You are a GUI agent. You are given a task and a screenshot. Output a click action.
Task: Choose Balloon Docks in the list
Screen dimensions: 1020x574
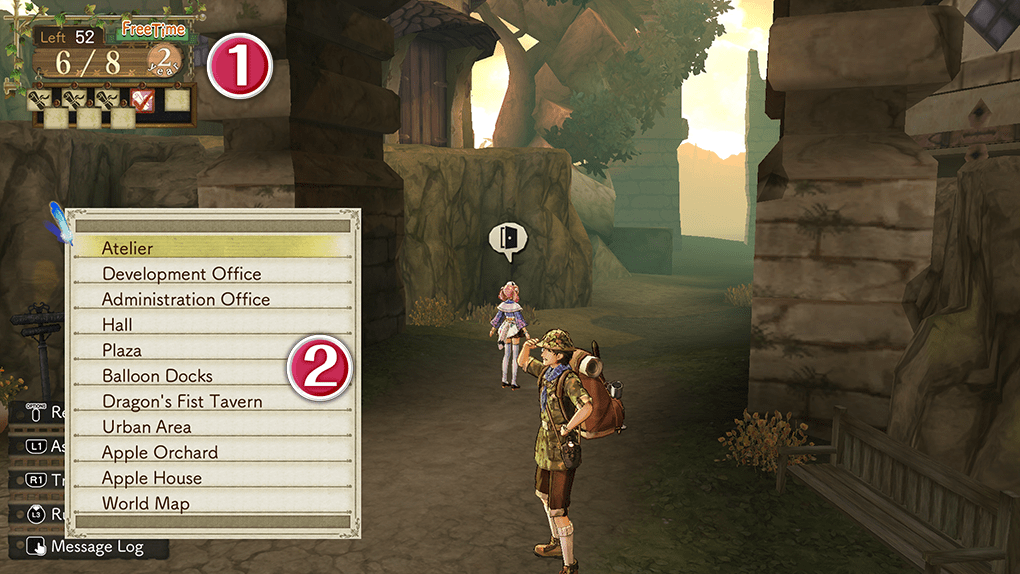(x=157, y=376)
